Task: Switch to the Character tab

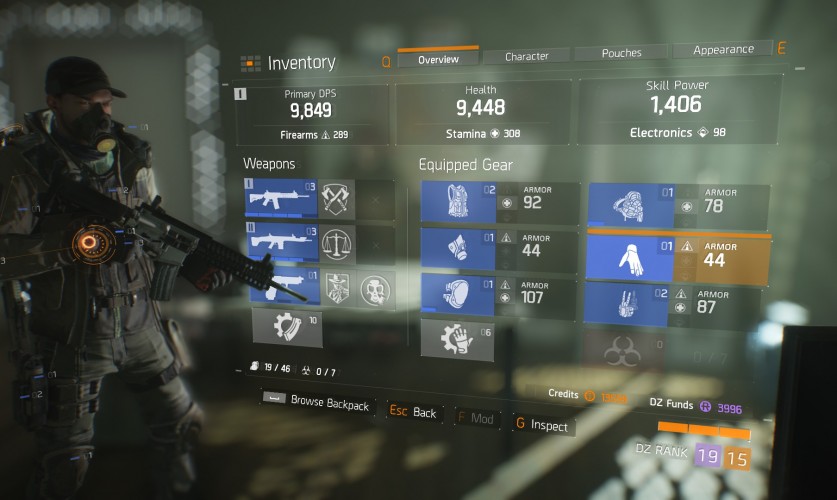Action: click(526, 56)
